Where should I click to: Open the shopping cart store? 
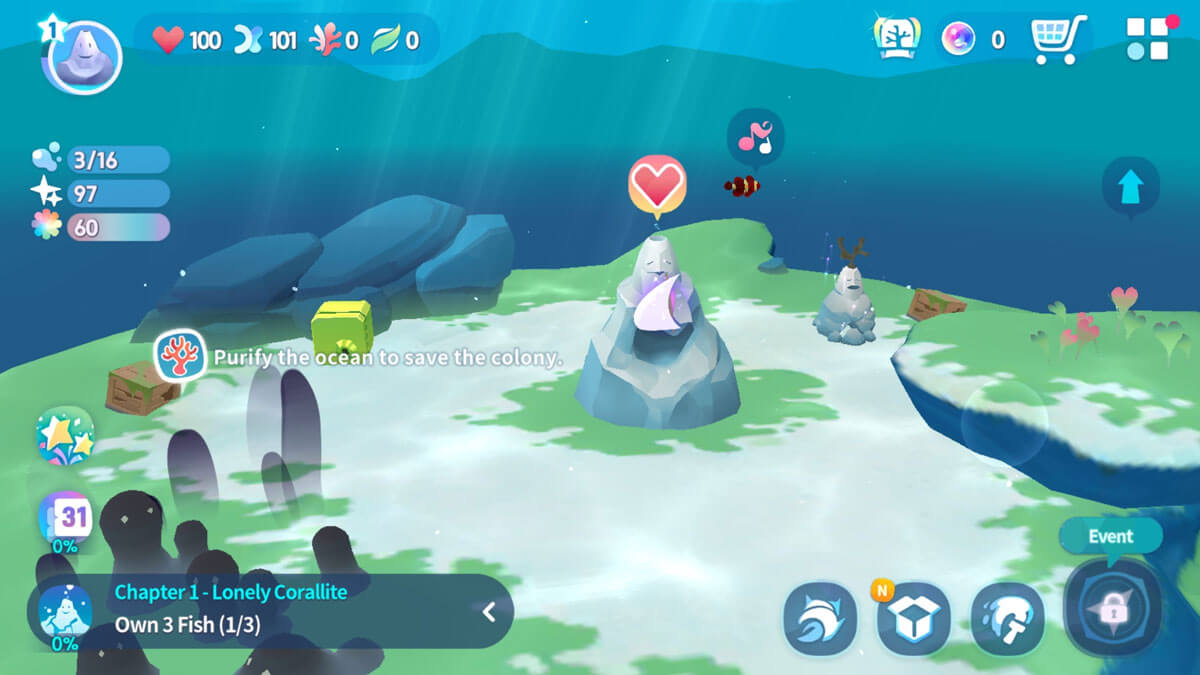1058,40
